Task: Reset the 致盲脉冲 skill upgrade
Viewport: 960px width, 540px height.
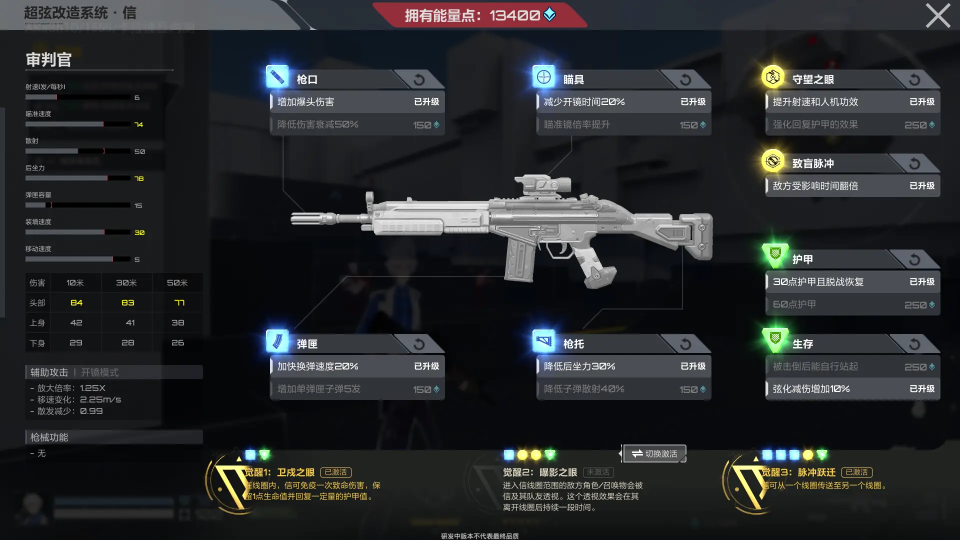Action: (914, 163)
